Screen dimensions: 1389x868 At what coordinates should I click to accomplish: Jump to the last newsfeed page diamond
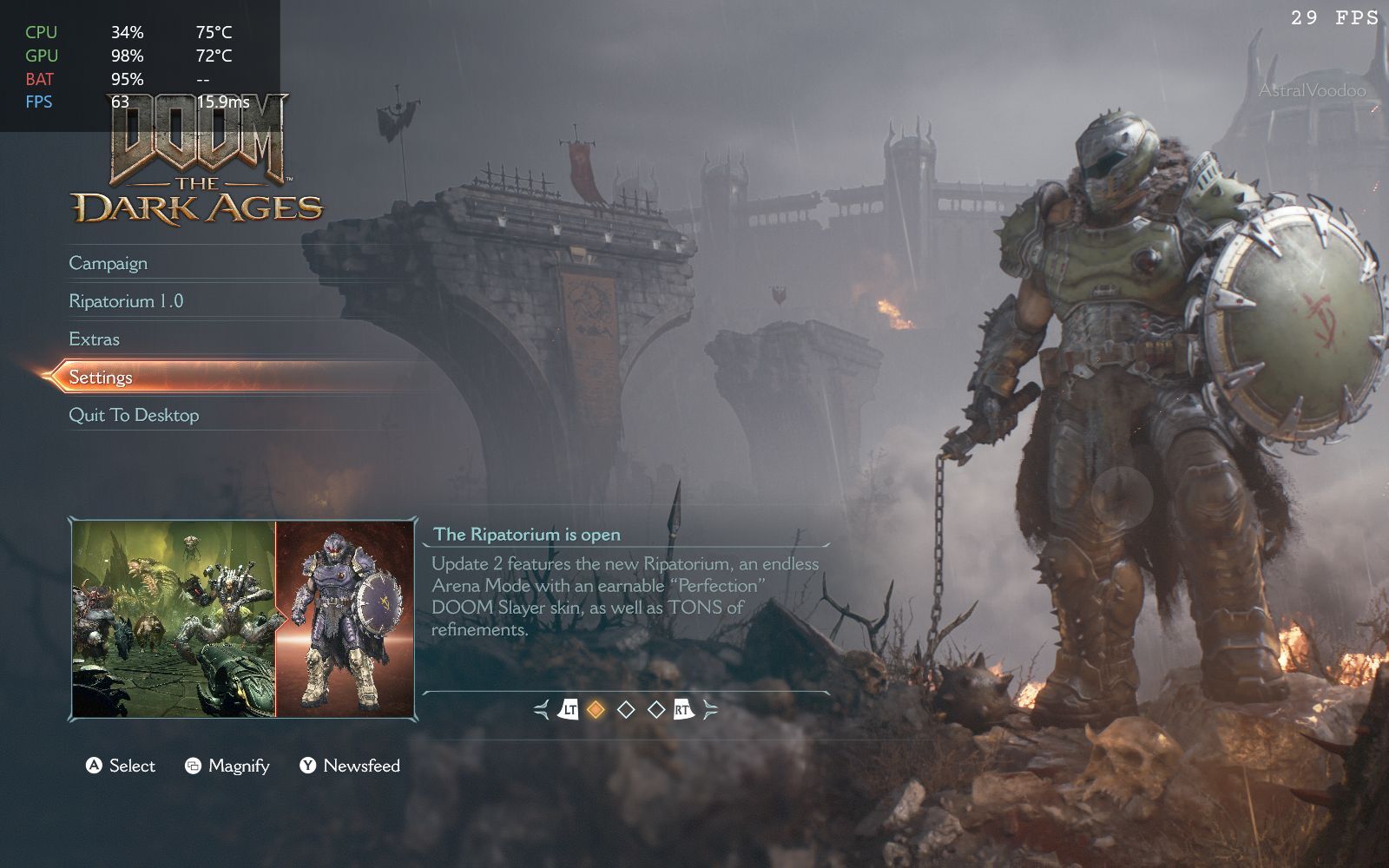point(656,710)
